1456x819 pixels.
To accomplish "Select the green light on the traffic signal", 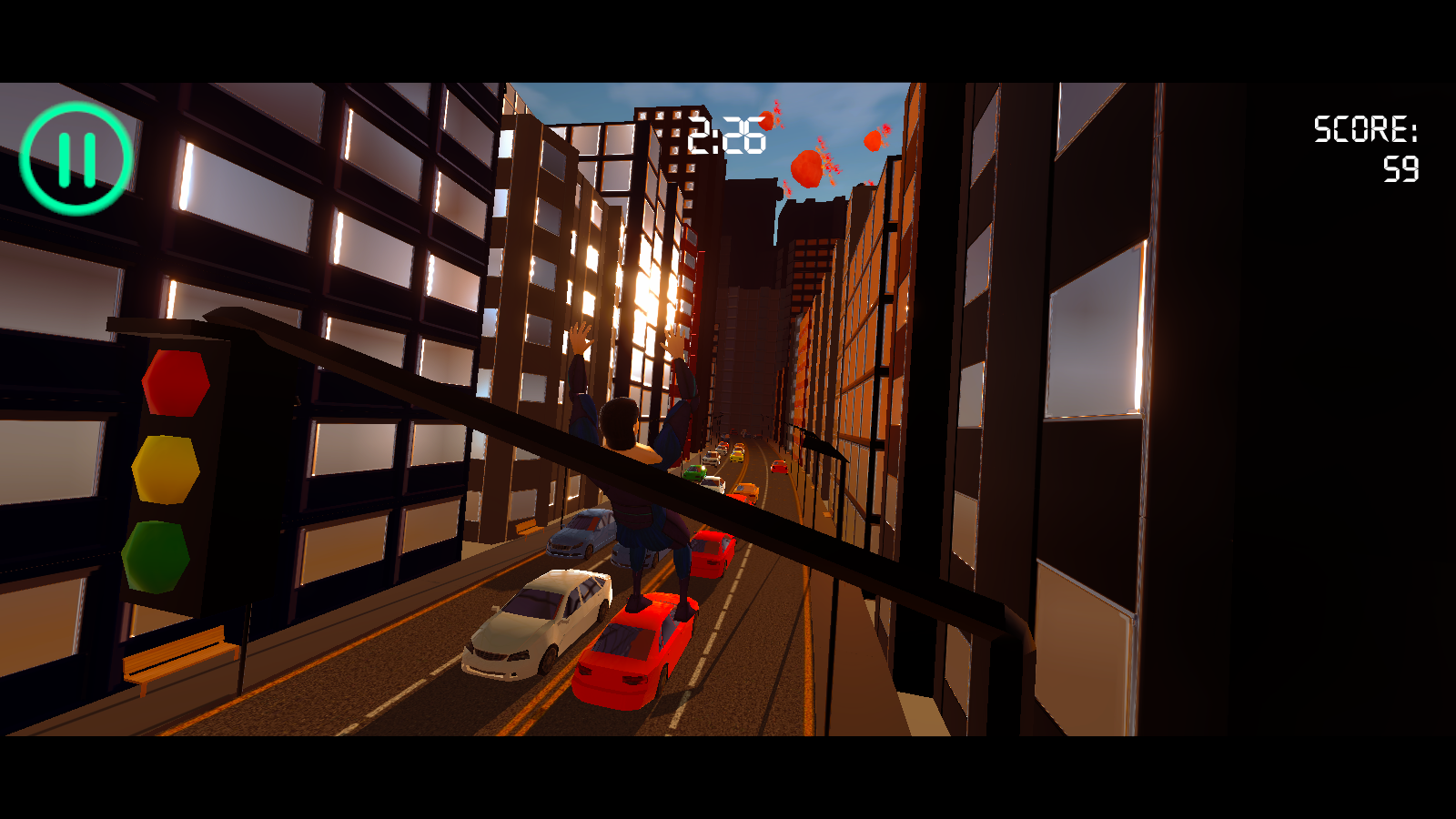I will coord(159,555).
